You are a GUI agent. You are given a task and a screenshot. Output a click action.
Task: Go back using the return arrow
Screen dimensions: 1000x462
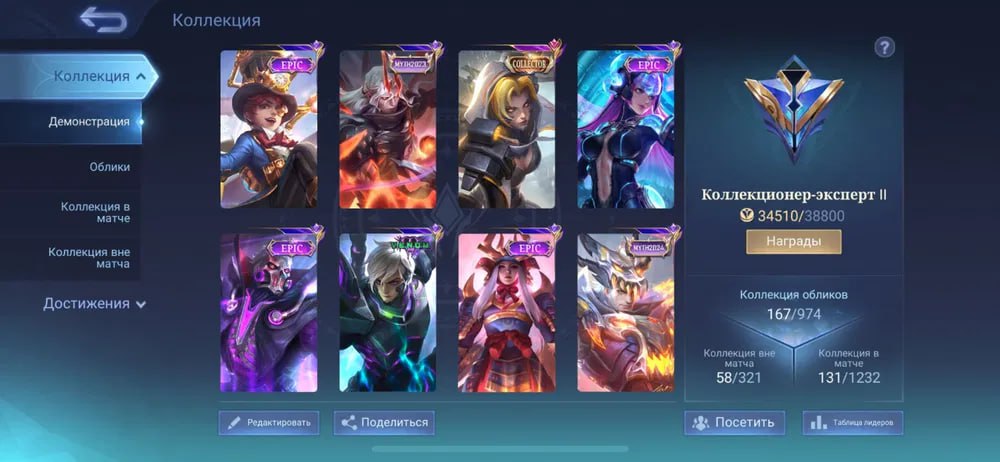pyautogui.click(x=103, y=19)
